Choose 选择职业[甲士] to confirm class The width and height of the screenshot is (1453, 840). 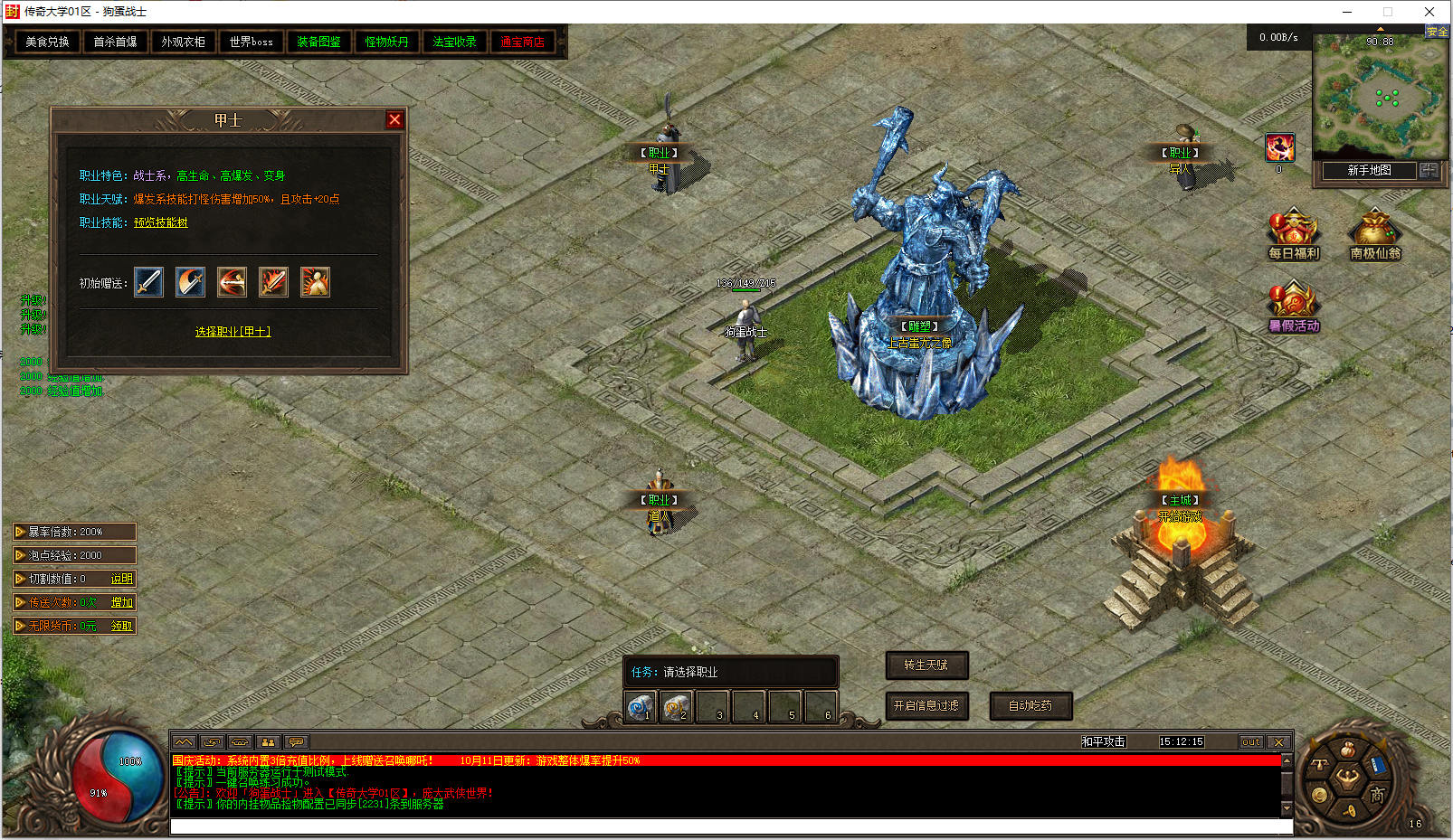click(233, 332)
